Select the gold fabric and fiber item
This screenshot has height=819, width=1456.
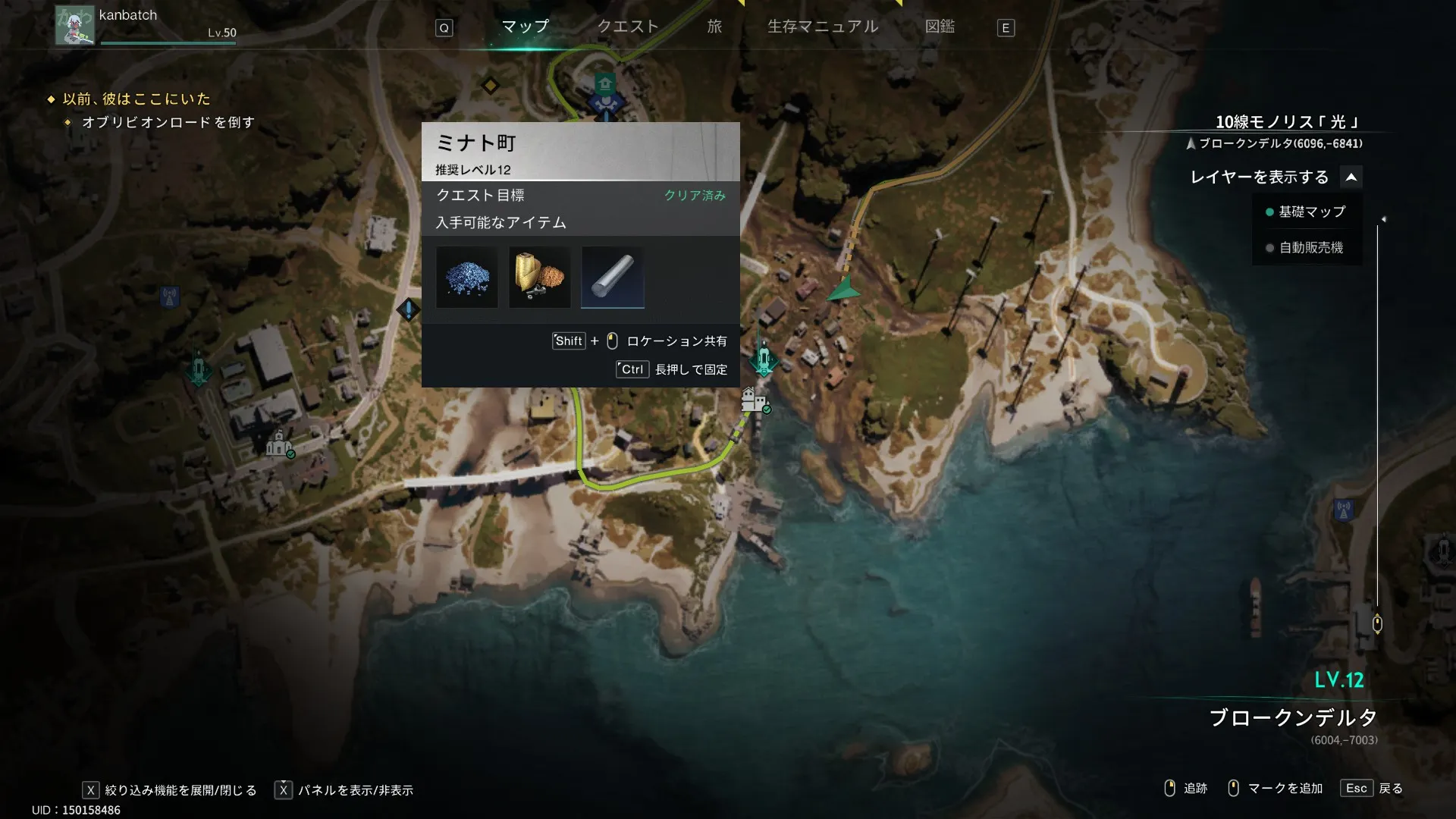[x=540, y=278]
